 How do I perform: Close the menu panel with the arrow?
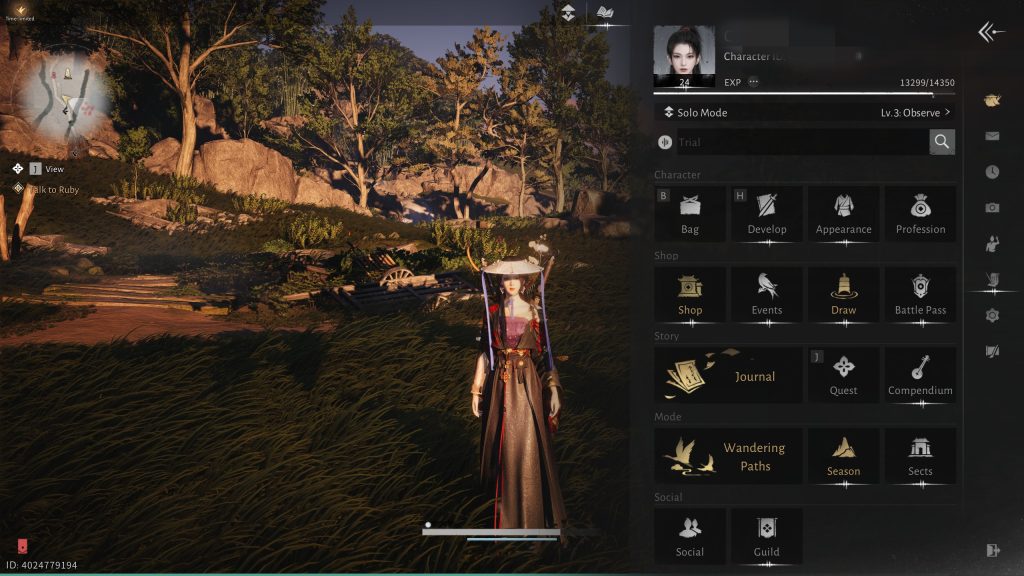pyautogui.click(x=991, y=33)
